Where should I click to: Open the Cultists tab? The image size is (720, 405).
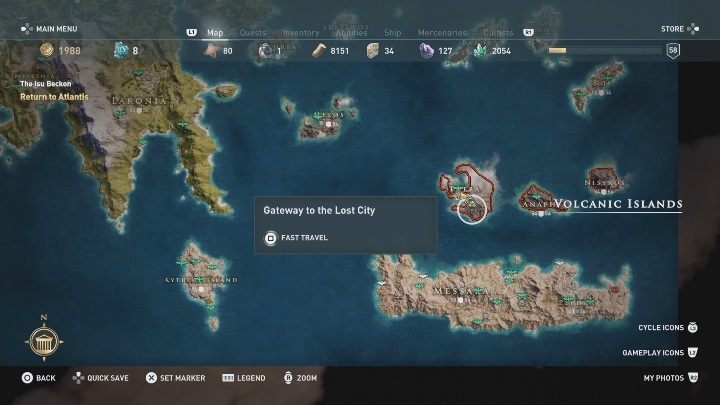pyautogui.click(x=496, y=32)
